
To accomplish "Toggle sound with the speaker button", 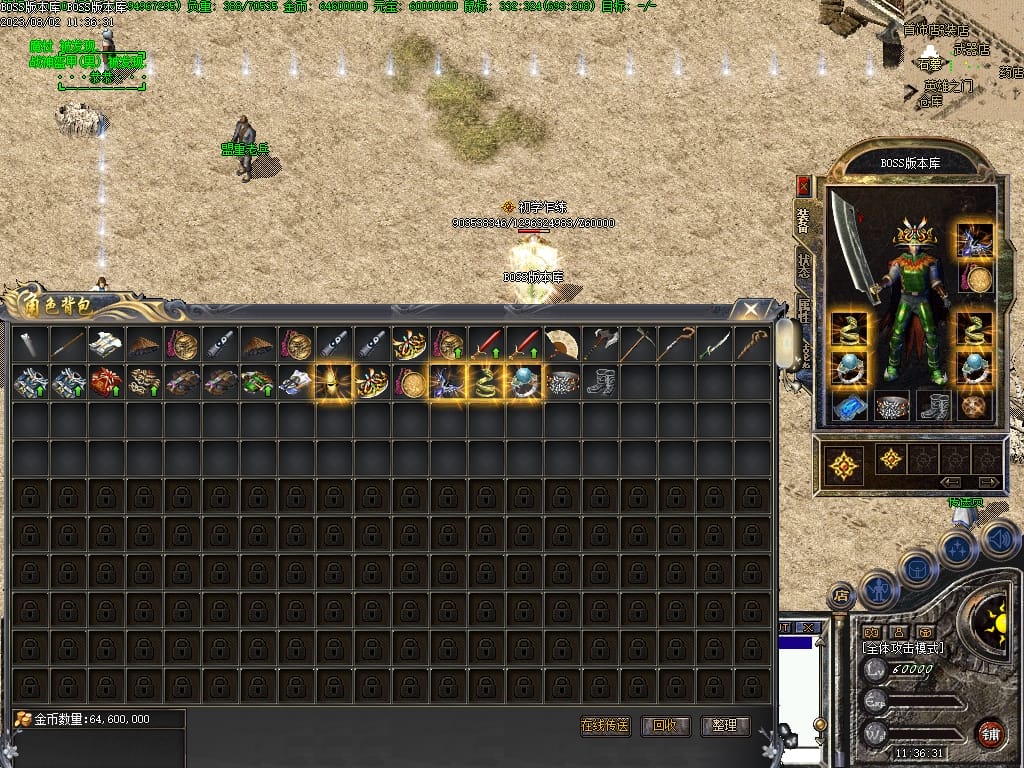I will 998,539.
